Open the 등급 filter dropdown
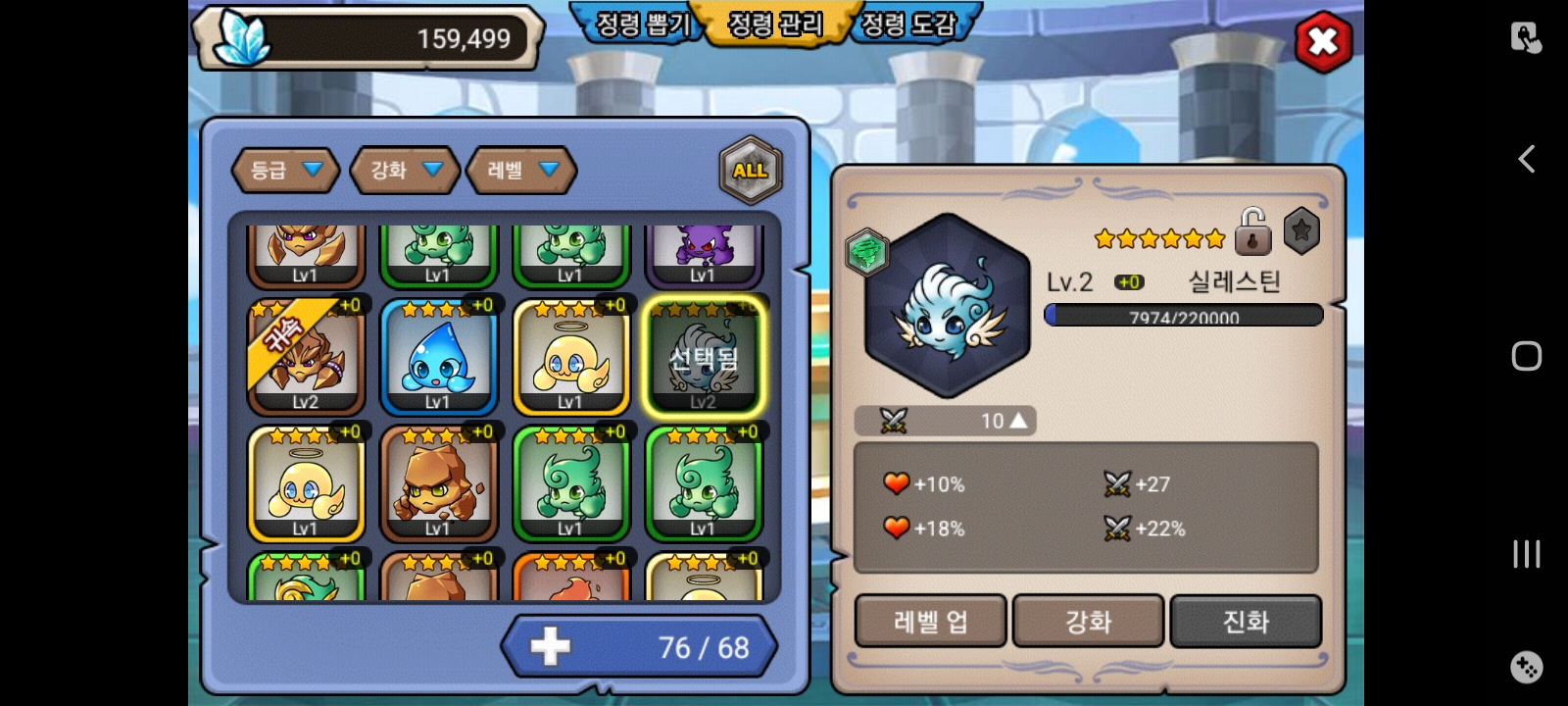The width and height of the screenshot is (1568, 706). click(285, 171)
